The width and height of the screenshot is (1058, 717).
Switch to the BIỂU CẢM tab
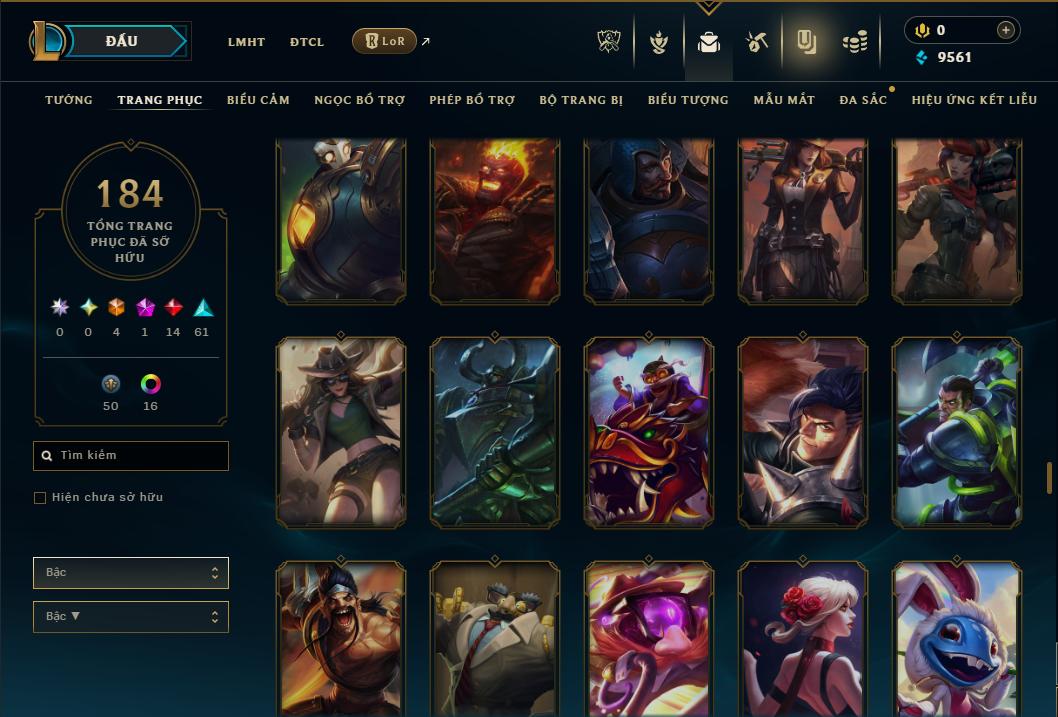click(x=258, y=100)
